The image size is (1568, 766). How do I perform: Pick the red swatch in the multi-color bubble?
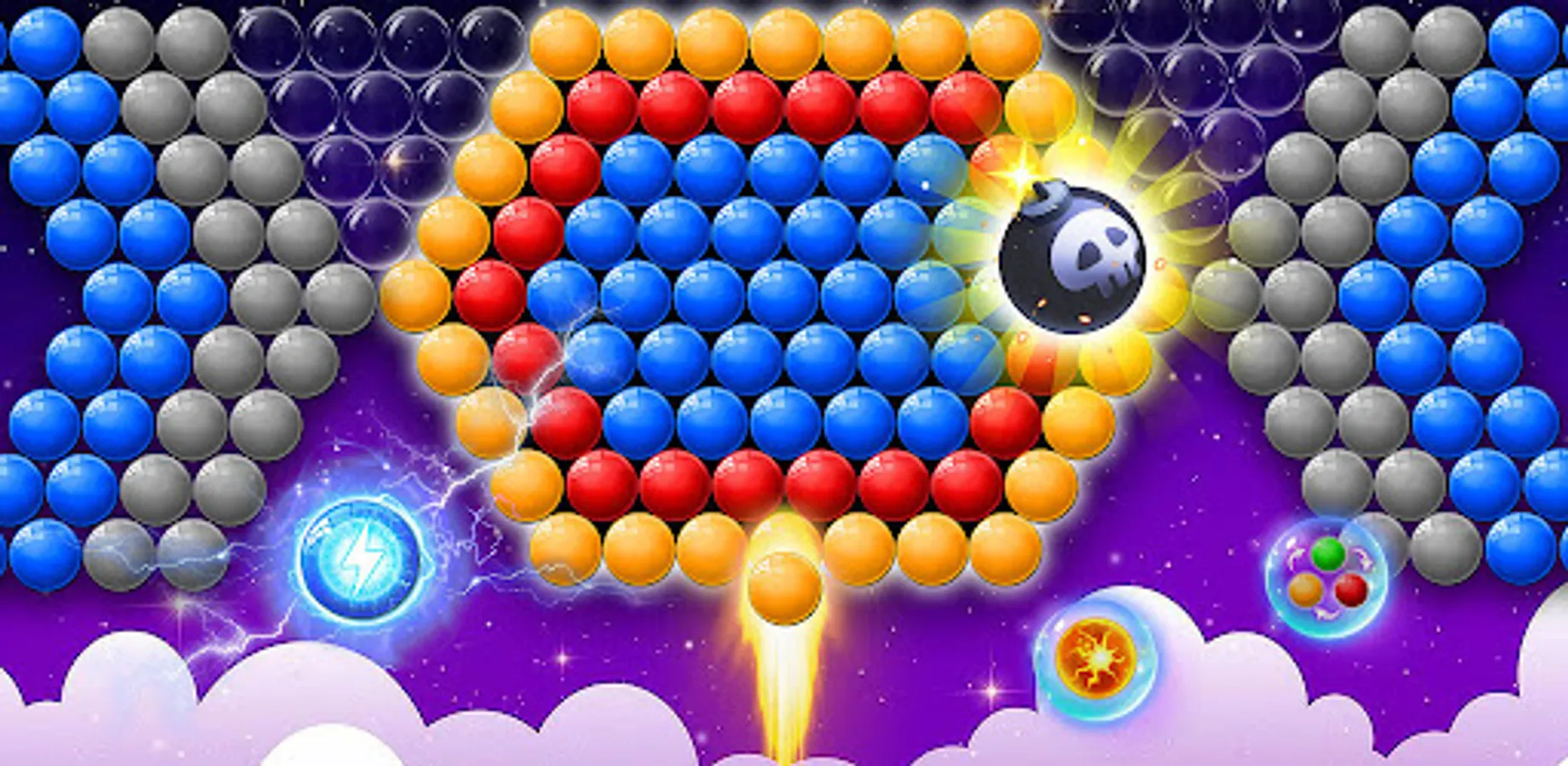[x=1350, y=590]
